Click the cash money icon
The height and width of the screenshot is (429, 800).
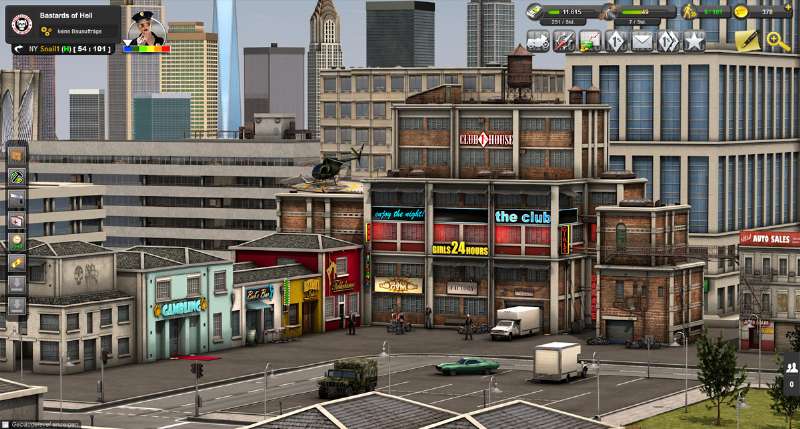coord(536,12)
